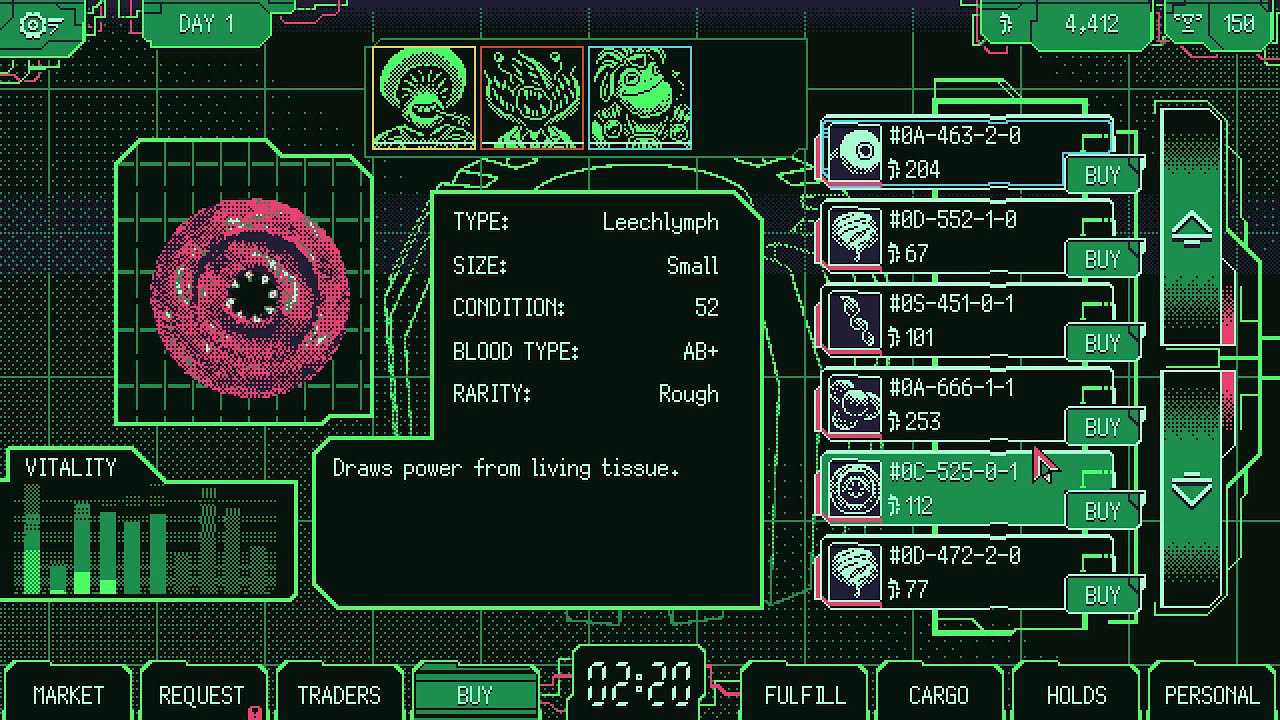Select the mushroom-hat trader portrait
1280x720 pixels.
(x=424, y=98)
